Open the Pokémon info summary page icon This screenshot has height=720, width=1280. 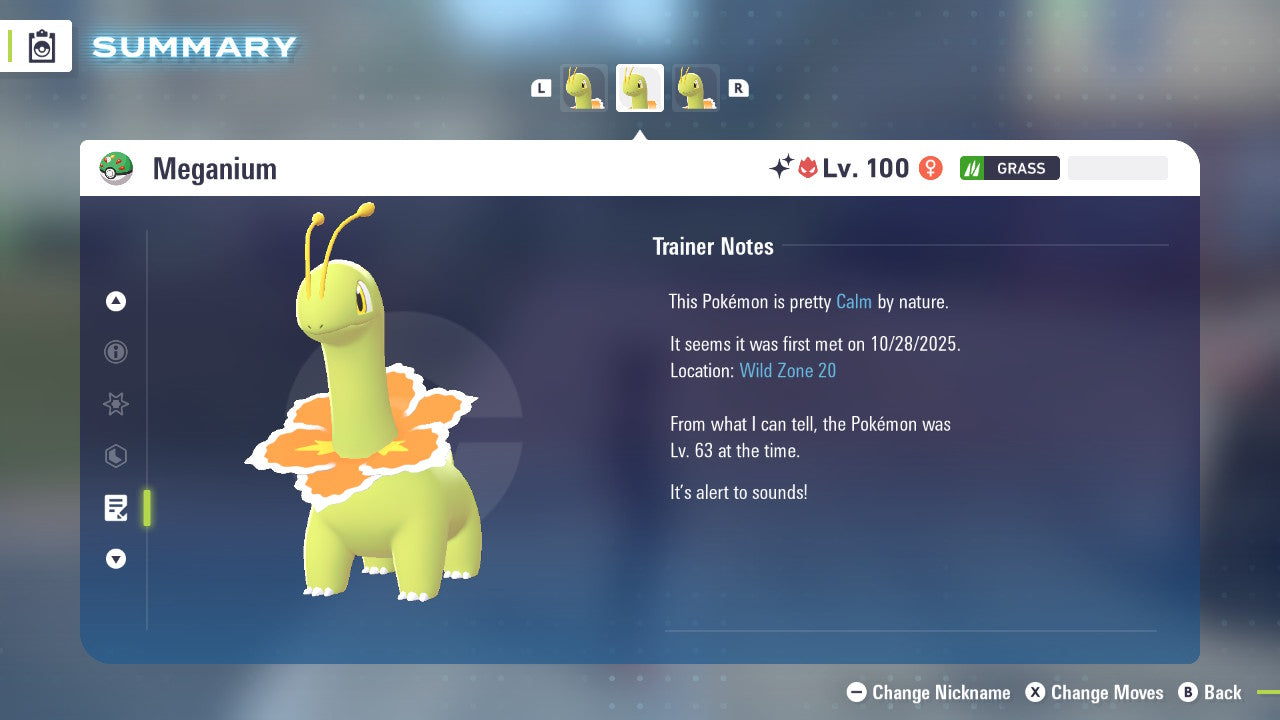coord(115,352)
